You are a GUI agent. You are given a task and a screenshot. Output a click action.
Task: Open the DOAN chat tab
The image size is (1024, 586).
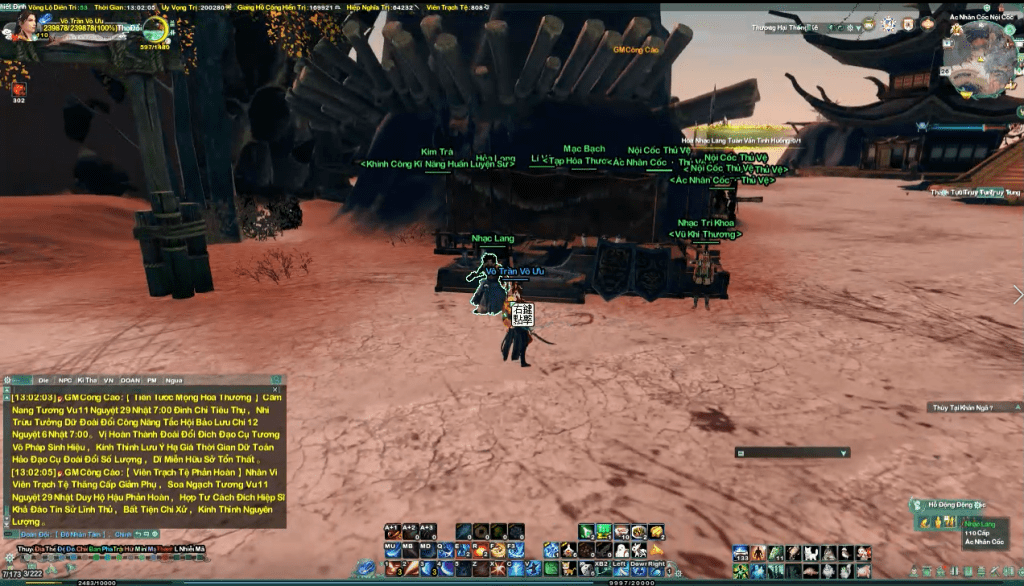[x=129, y=380]
